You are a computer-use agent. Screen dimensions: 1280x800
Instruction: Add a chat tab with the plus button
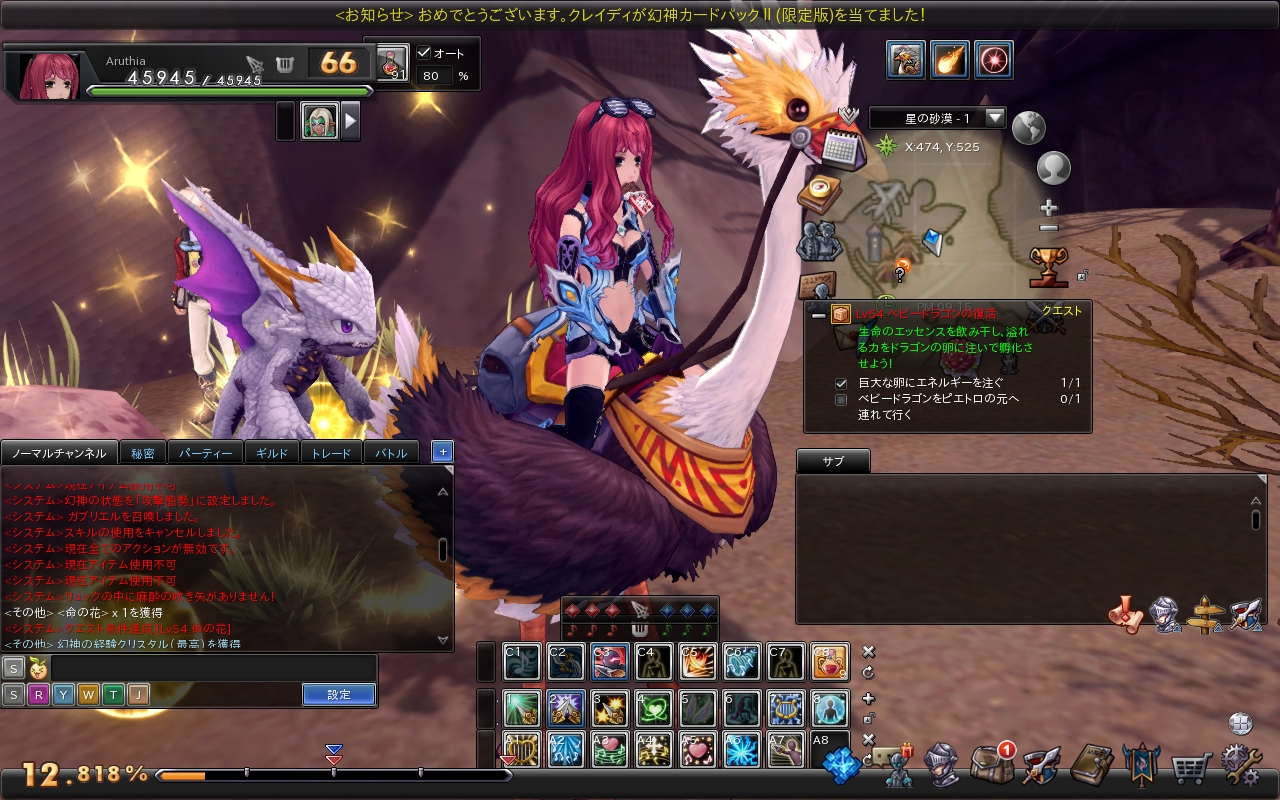pos(442,452)
